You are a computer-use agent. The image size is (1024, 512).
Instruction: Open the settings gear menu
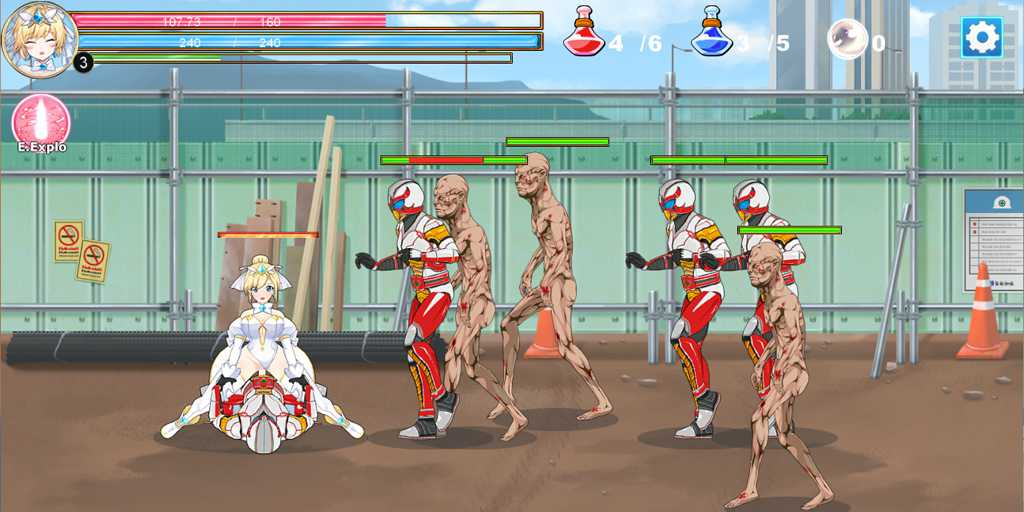point(981,37)
